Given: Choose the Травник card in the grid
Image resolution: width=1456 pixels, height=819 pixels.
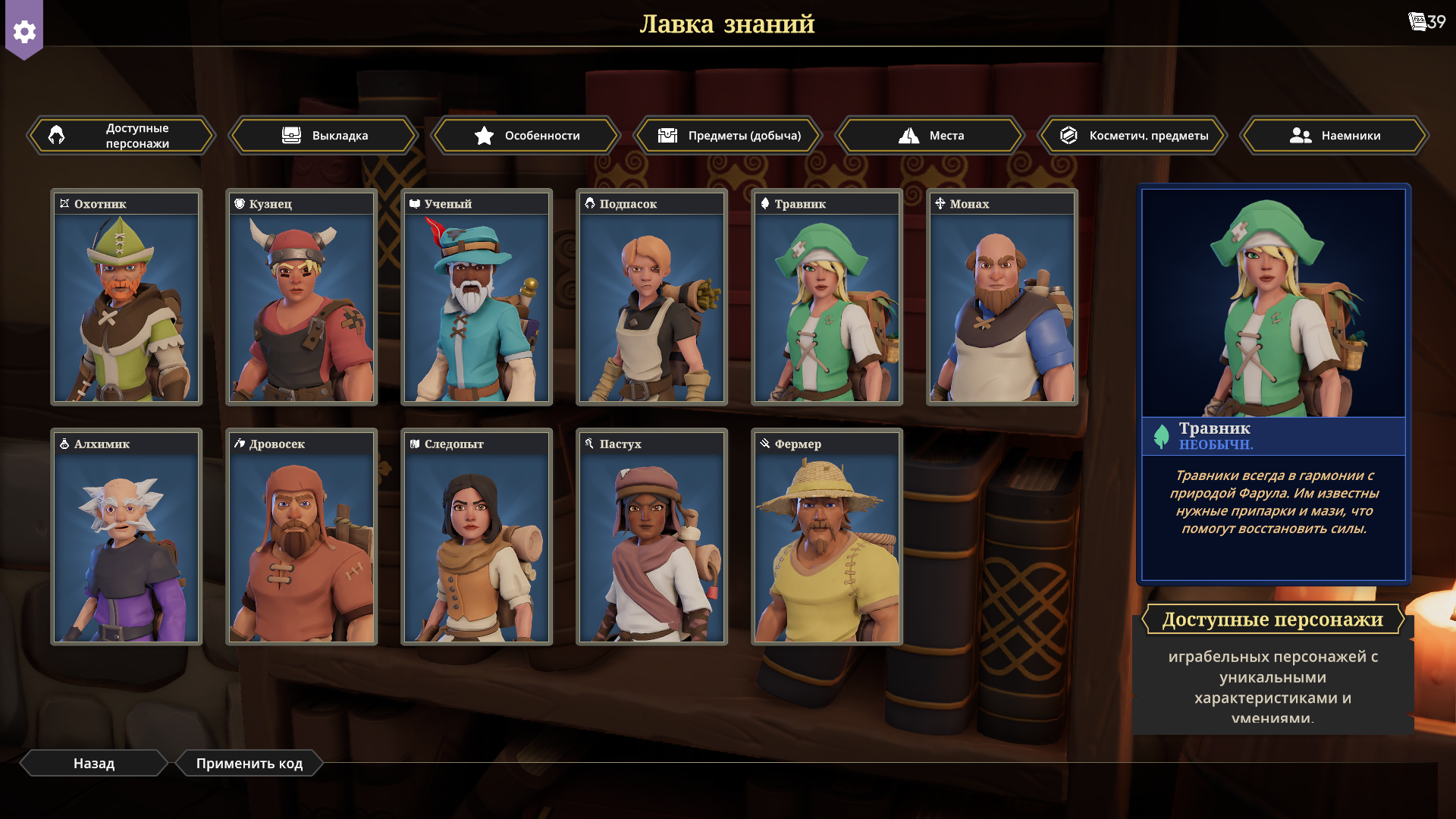Looking at the screenshot, I should [827, 297].
